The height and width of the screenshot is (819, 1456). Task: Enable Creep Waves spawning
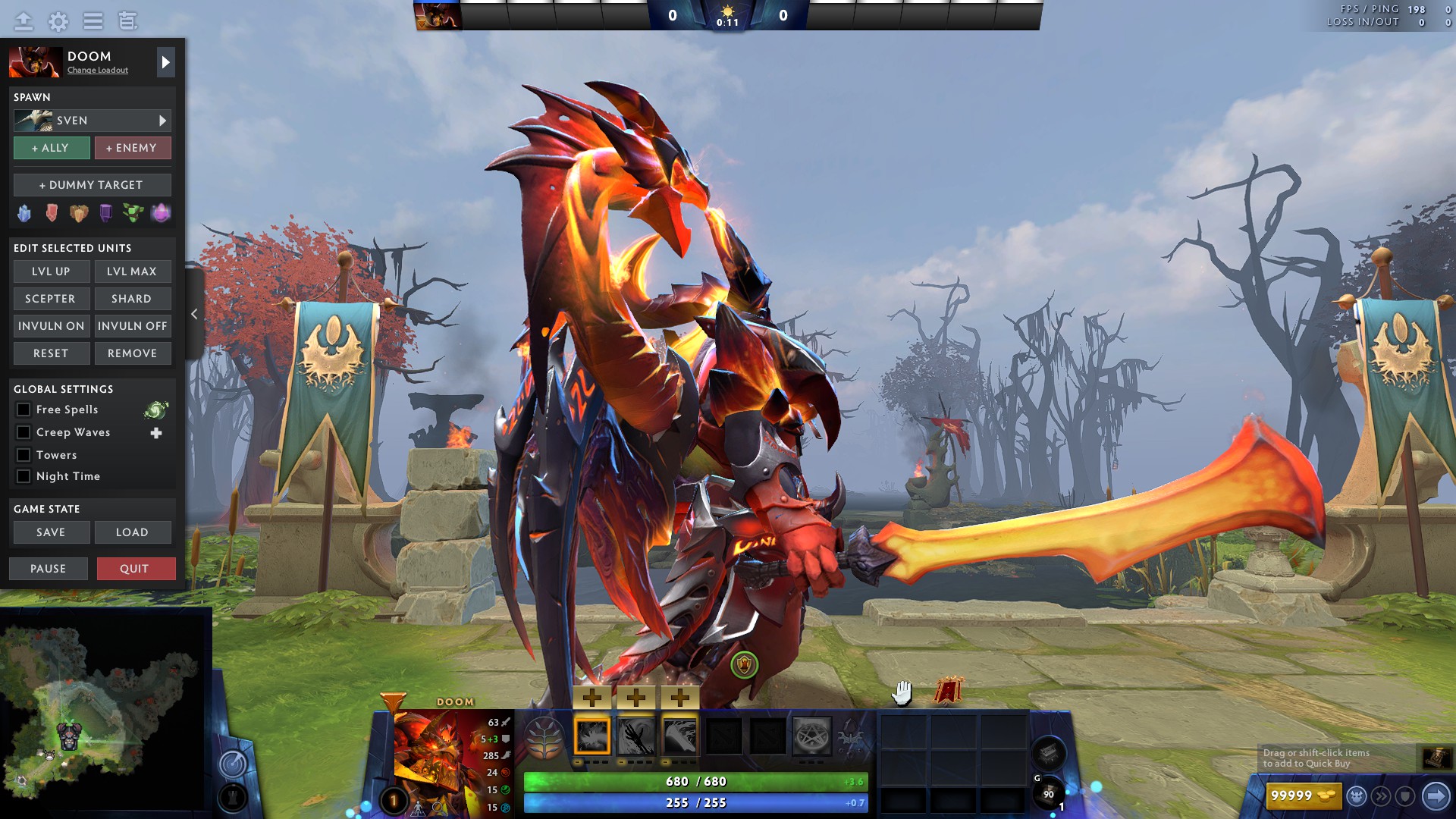coord(24,432)
